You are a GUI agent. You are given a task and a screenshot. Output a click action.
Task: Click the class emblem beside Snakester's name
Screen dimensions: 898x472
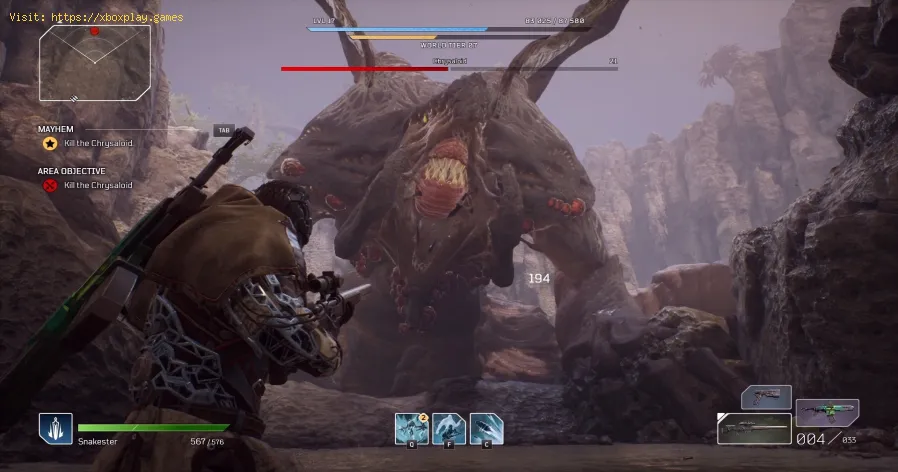point(55,429)
